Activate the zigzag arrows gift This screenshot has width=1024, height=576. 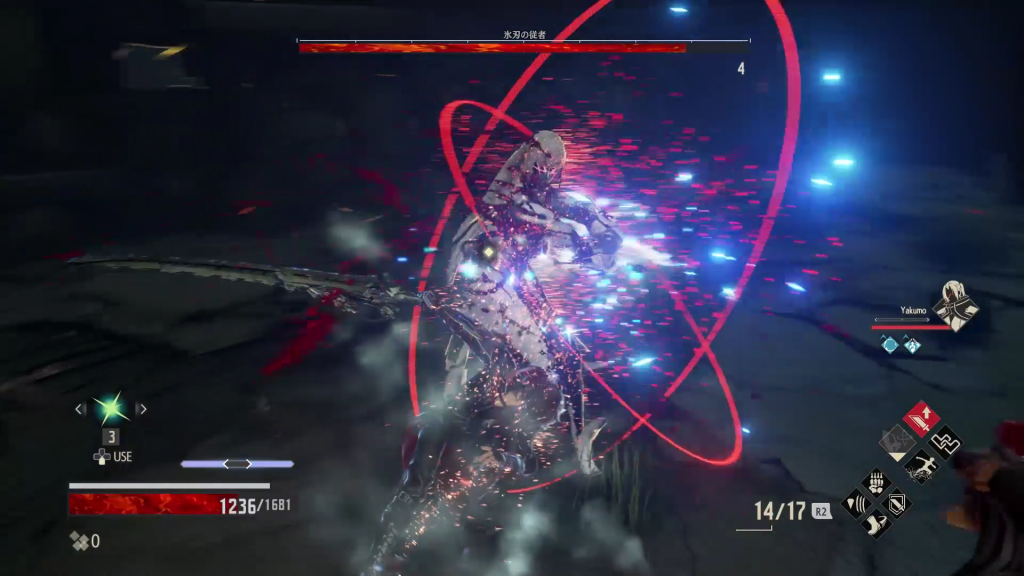click(943, 440)
